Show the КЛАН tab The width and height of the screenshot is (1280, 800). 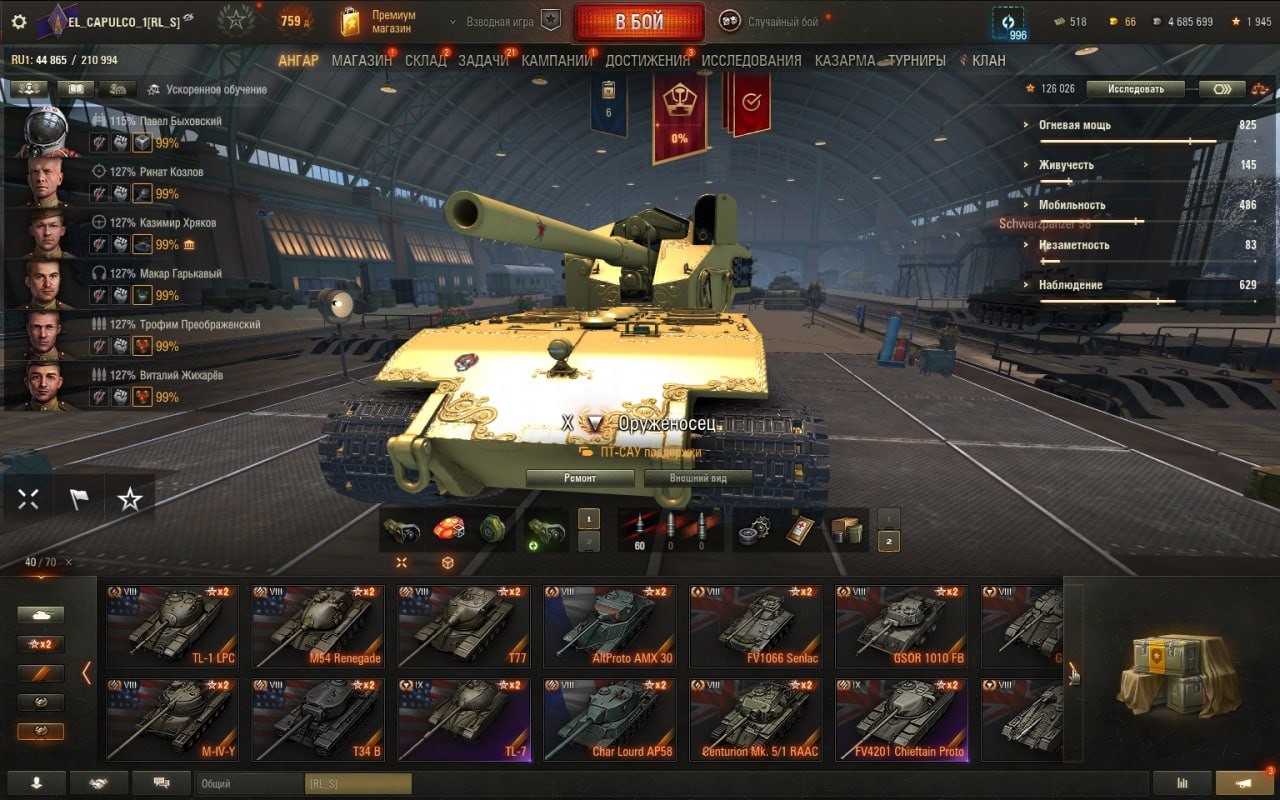[x=988, y=61]
